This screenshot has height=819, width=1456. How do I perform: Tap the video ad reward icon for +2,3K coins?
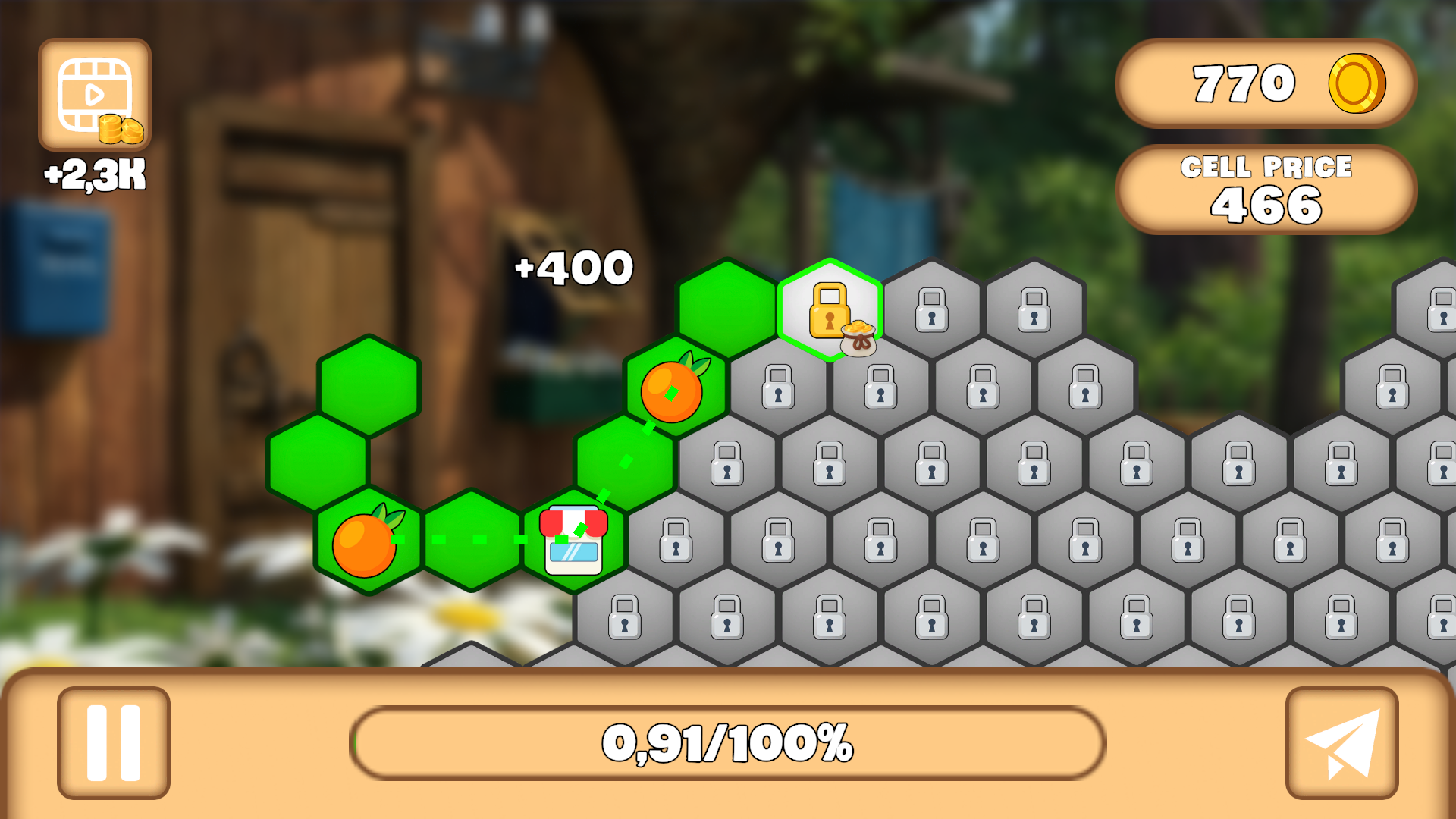93,93
